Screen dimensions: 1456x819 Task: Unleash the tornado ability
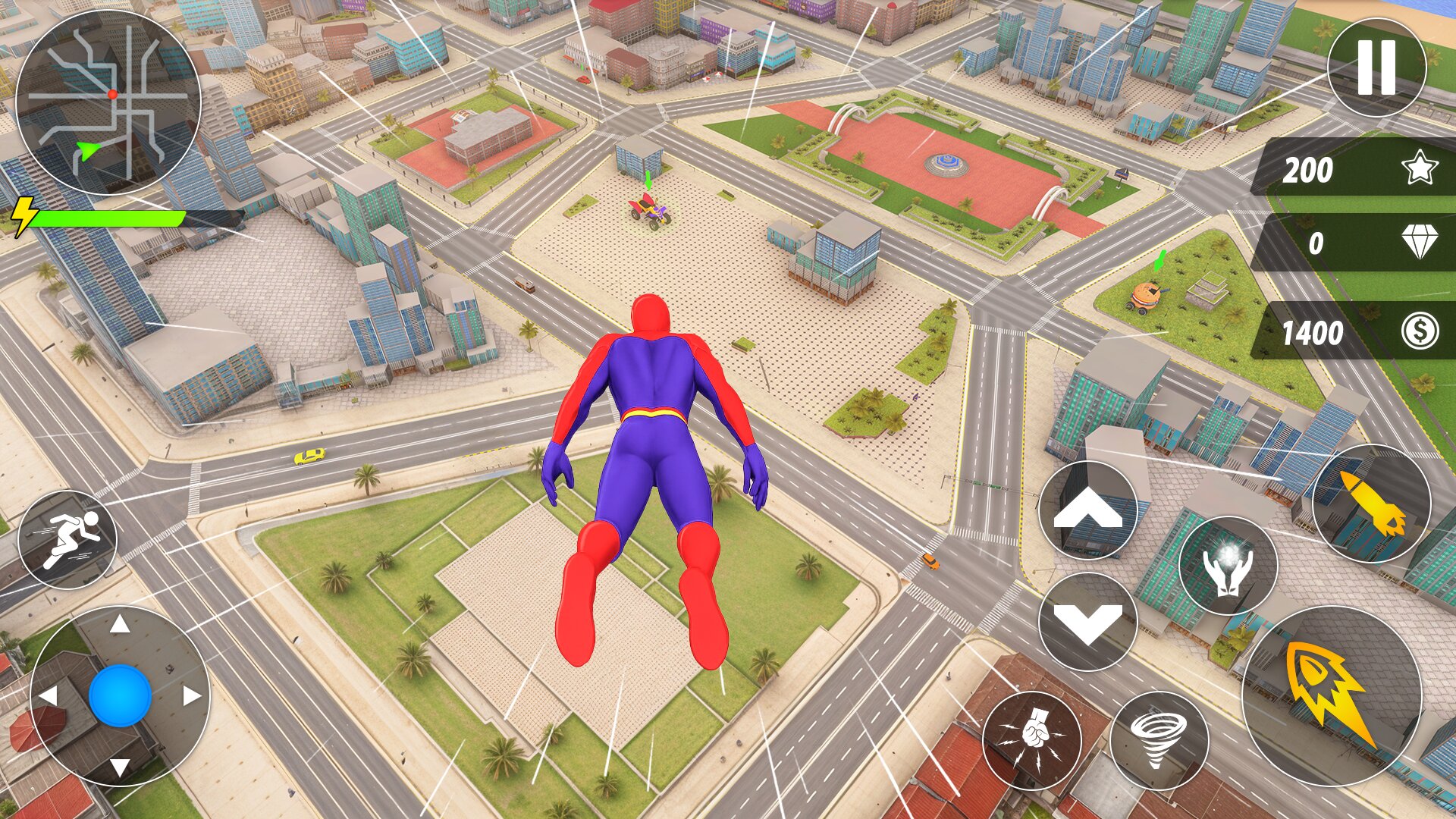[1158, 739]
